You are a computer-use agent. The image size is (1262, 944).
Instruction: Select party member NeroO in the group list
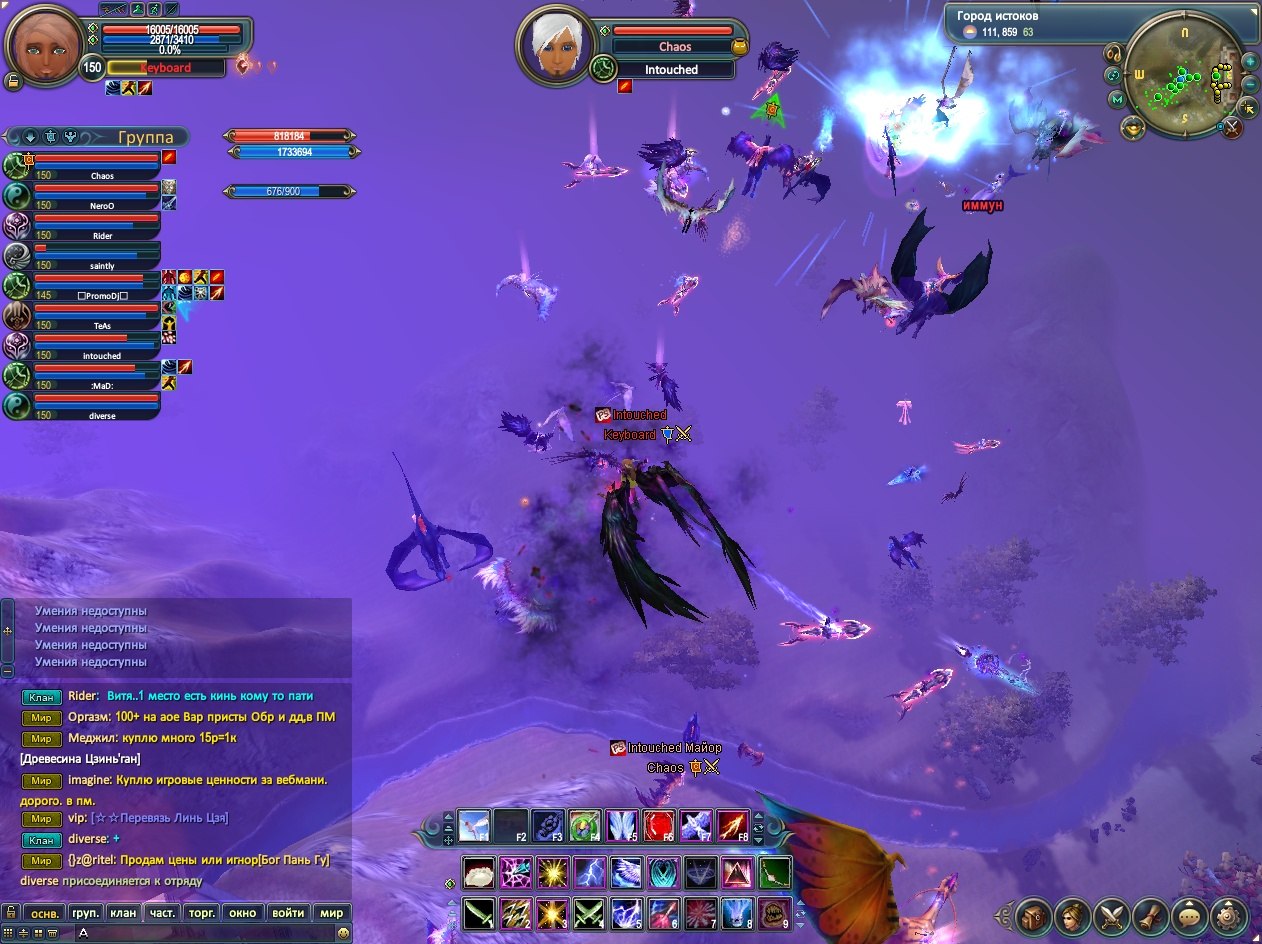[97, 194]
